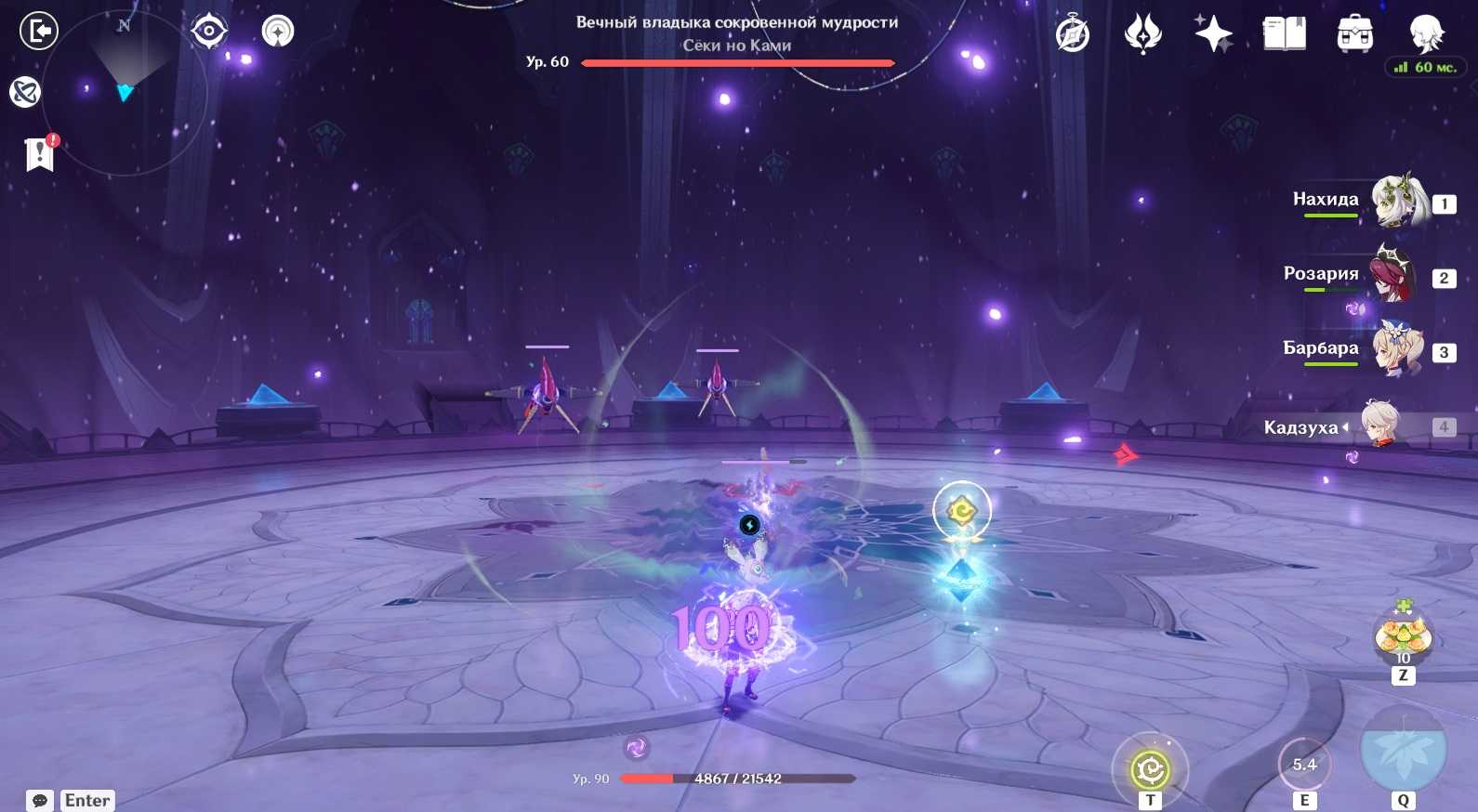The image size is (1478, 812).
Task: Switch to party member Нахида
Action: pyautogui.click(x=1399, y=201)
